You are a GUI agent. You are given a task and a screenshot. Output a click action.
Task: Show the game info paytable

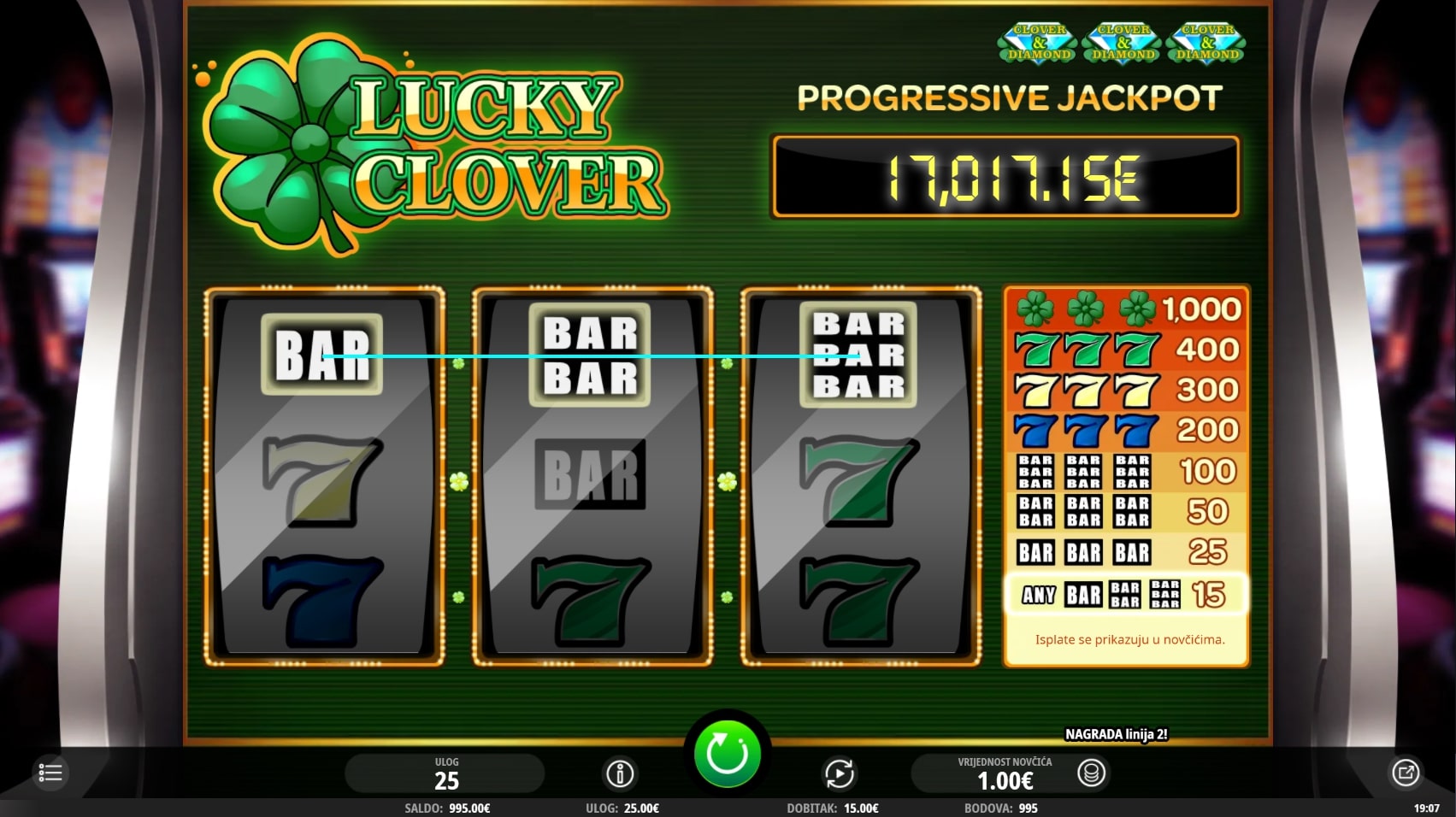620,773
